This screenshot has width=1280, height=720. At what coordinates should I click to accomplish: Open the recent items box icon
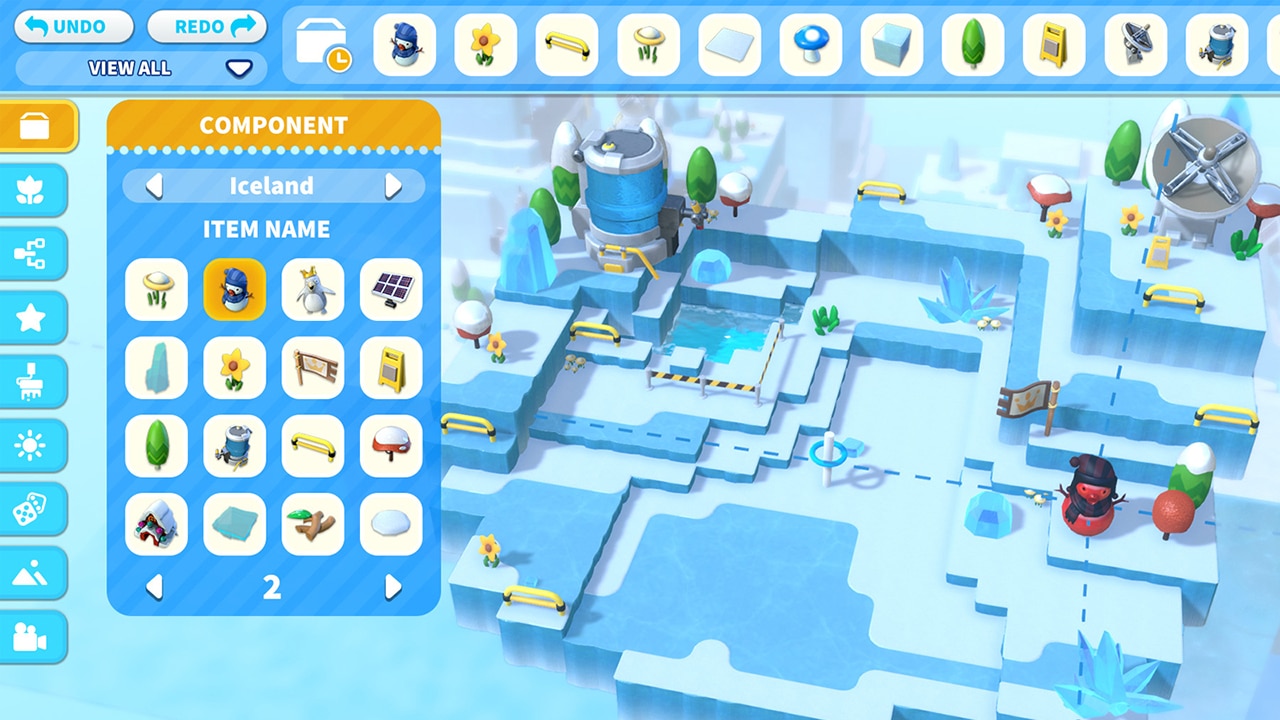pyautogui.click(x=323, y=46)
